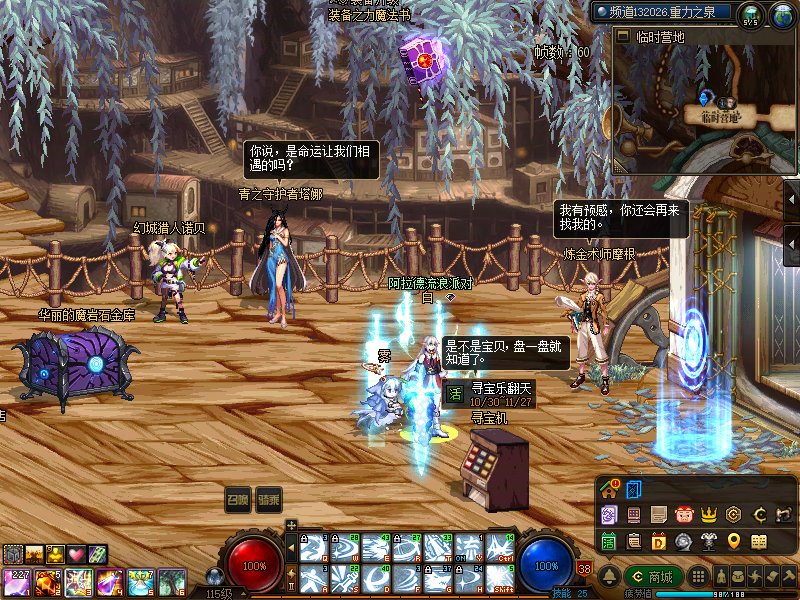This screenshot has height=600, width=800.
Task: Open the green 活 activity calendar icon
Action: point(609,541)
